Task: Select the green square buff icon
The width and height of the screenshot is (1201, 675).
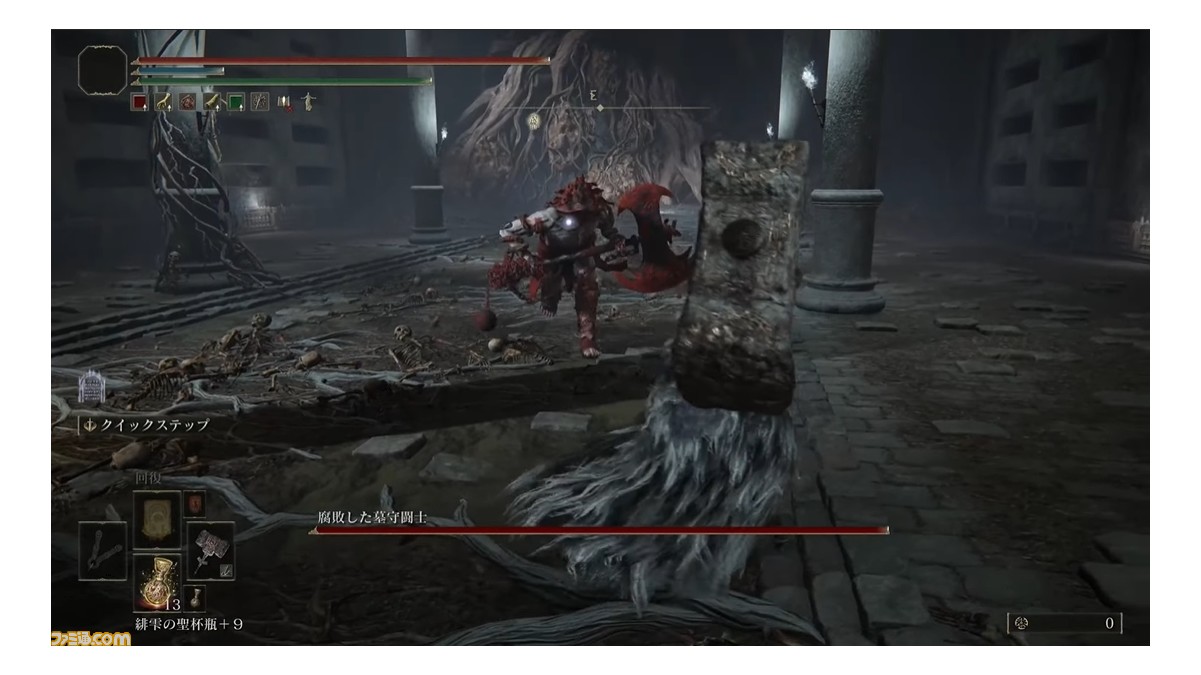Action: [235, 101]
